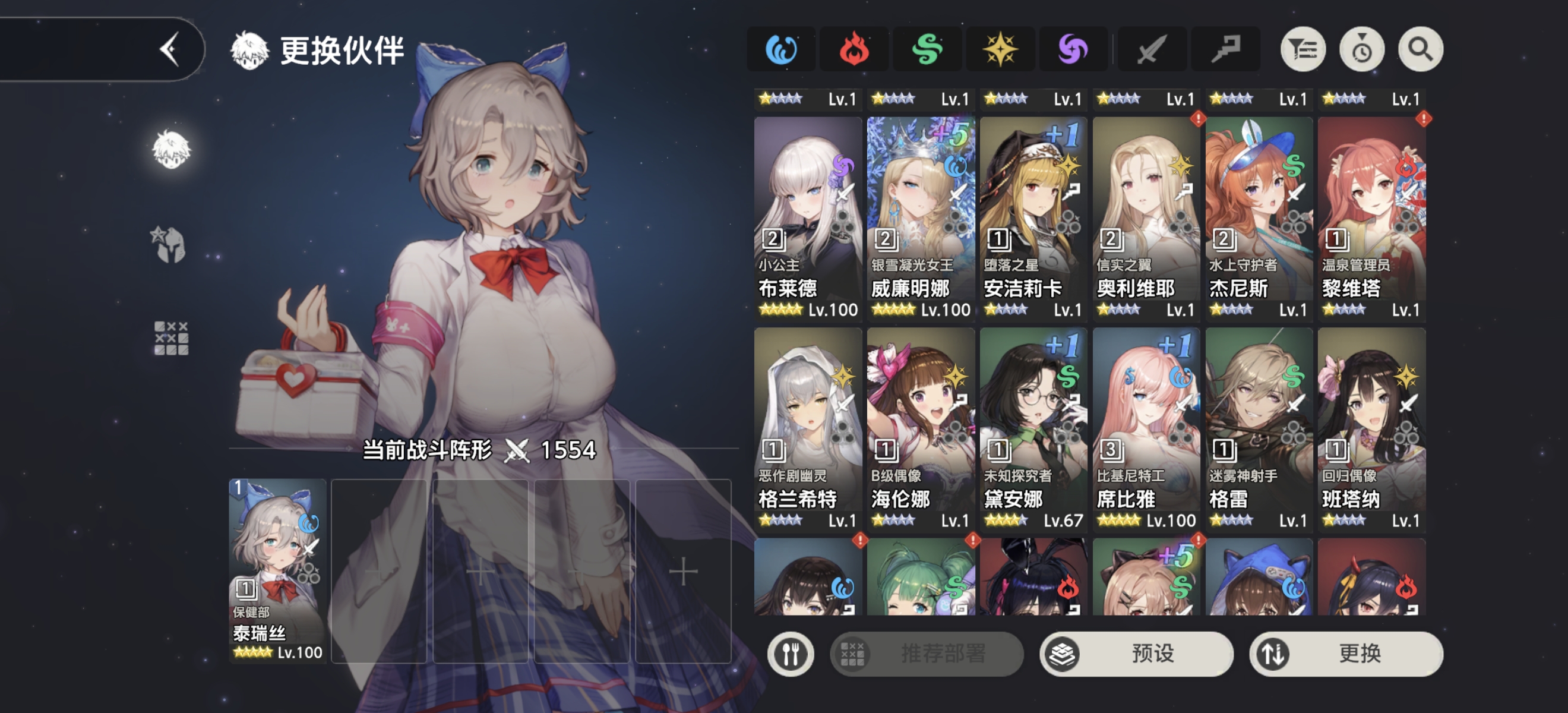Select the light element filter
Screen dimensions: 1568x713
coord(1000,49)
